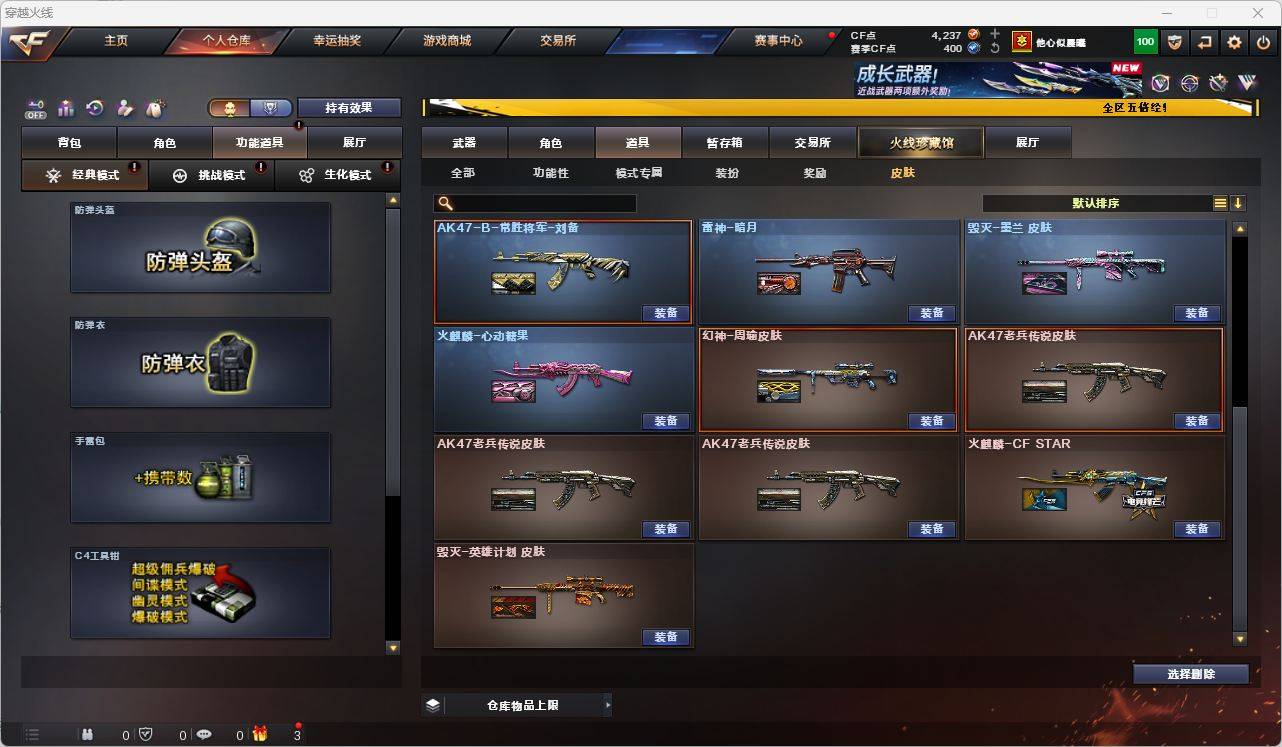Viewport: 1282px width, 747px height.
Task: Click the history/replay icon above the backpack tabs
Action: coord(94,110)
